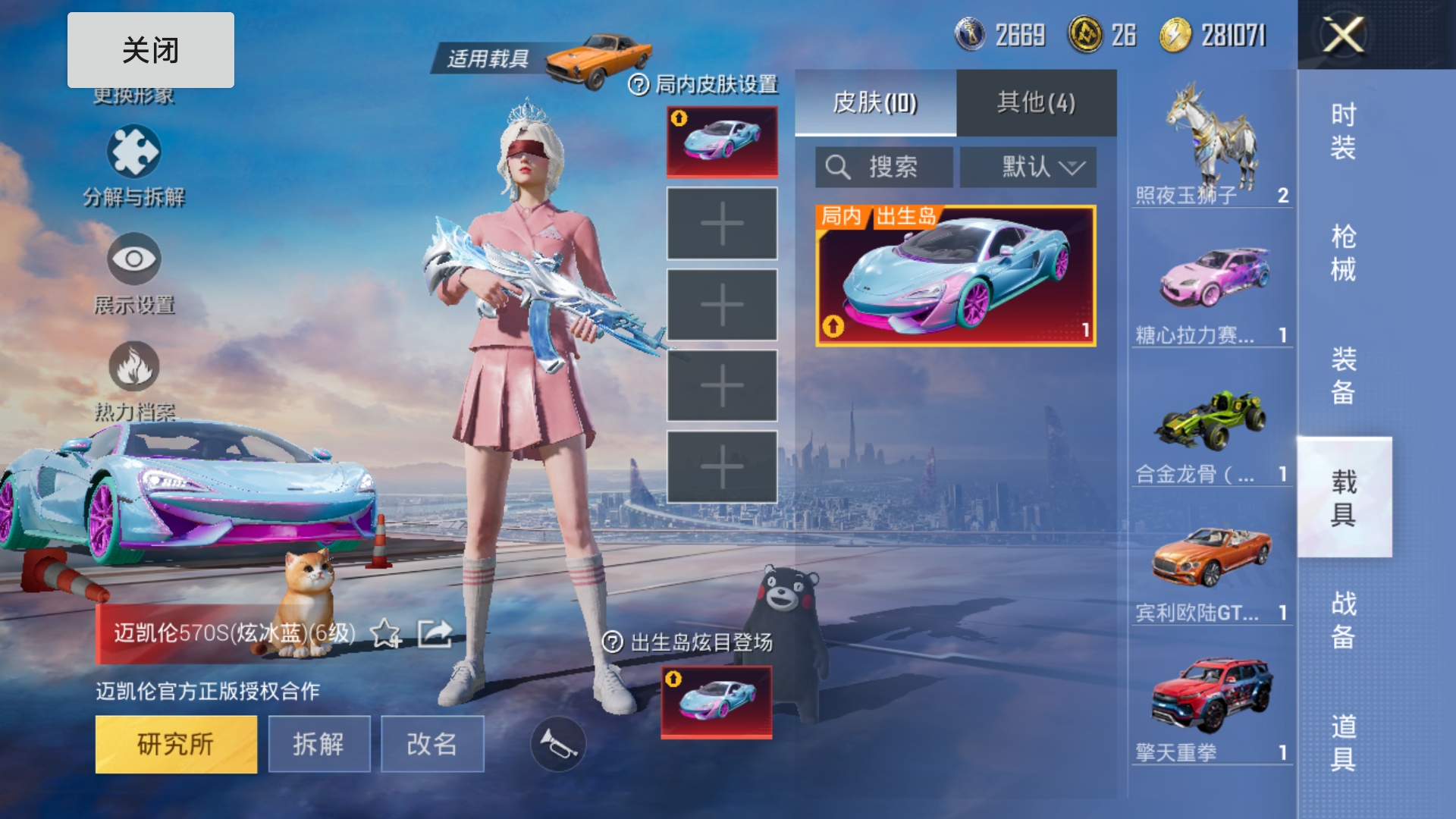Open the 时装 outfit category
Viewport: 1456px width, 819px height.
(1343, 130)
